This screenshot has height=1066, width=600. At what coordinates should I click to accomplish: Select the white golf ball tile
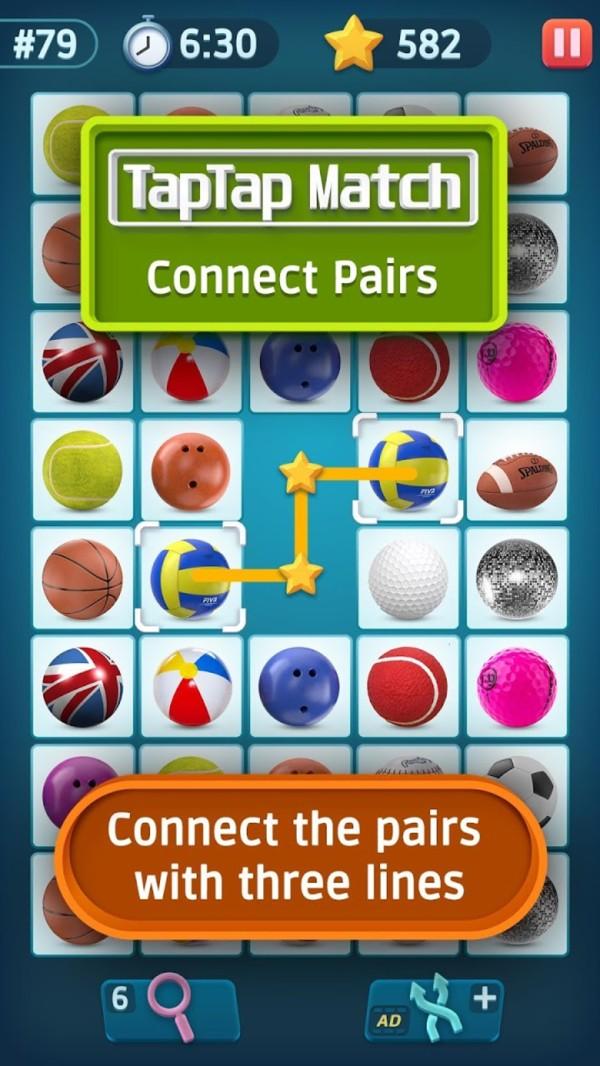408,579
